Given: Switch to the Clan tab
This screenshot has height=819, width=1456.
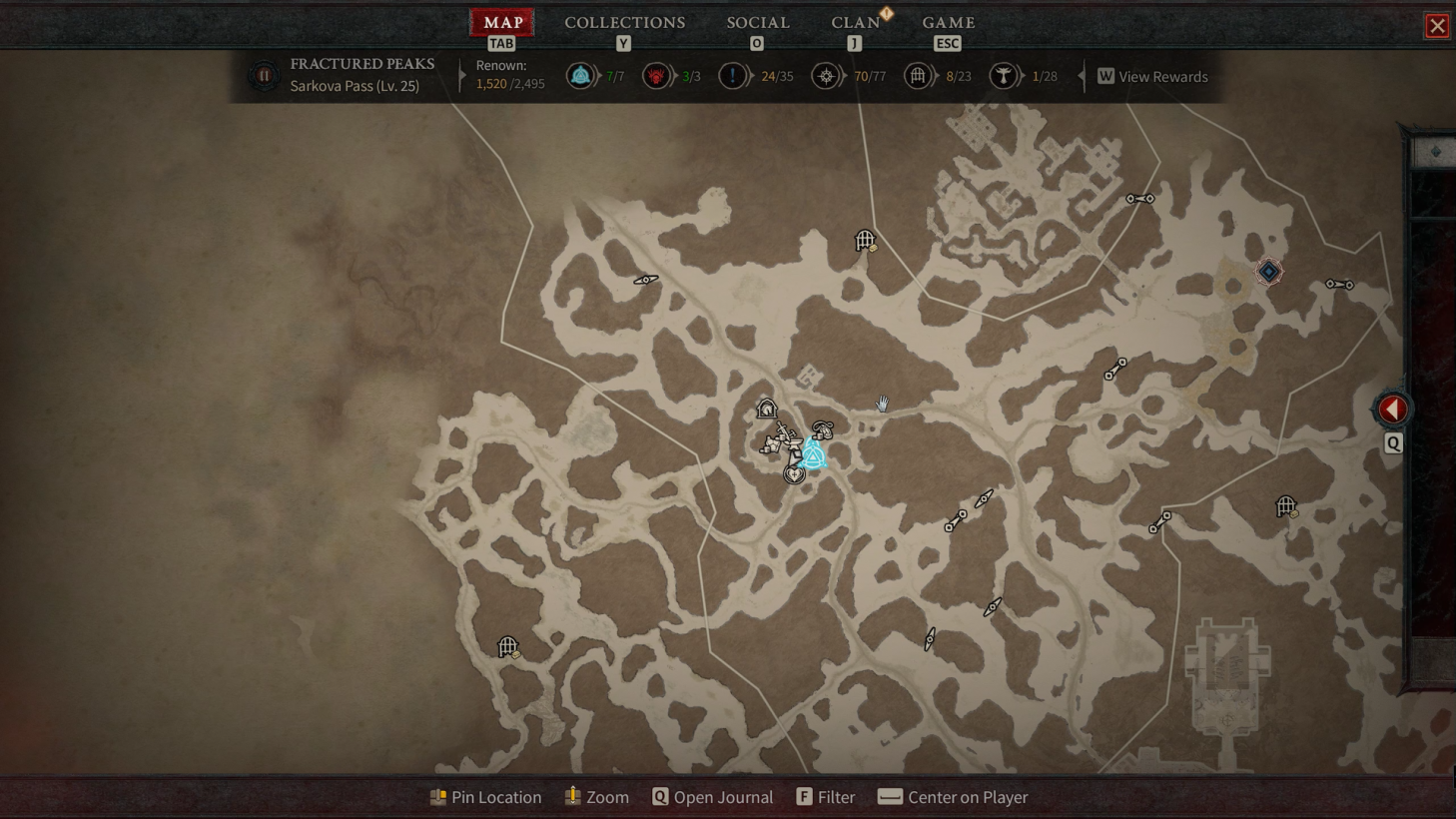Looking at the screenshot, I should pos(855,22).
